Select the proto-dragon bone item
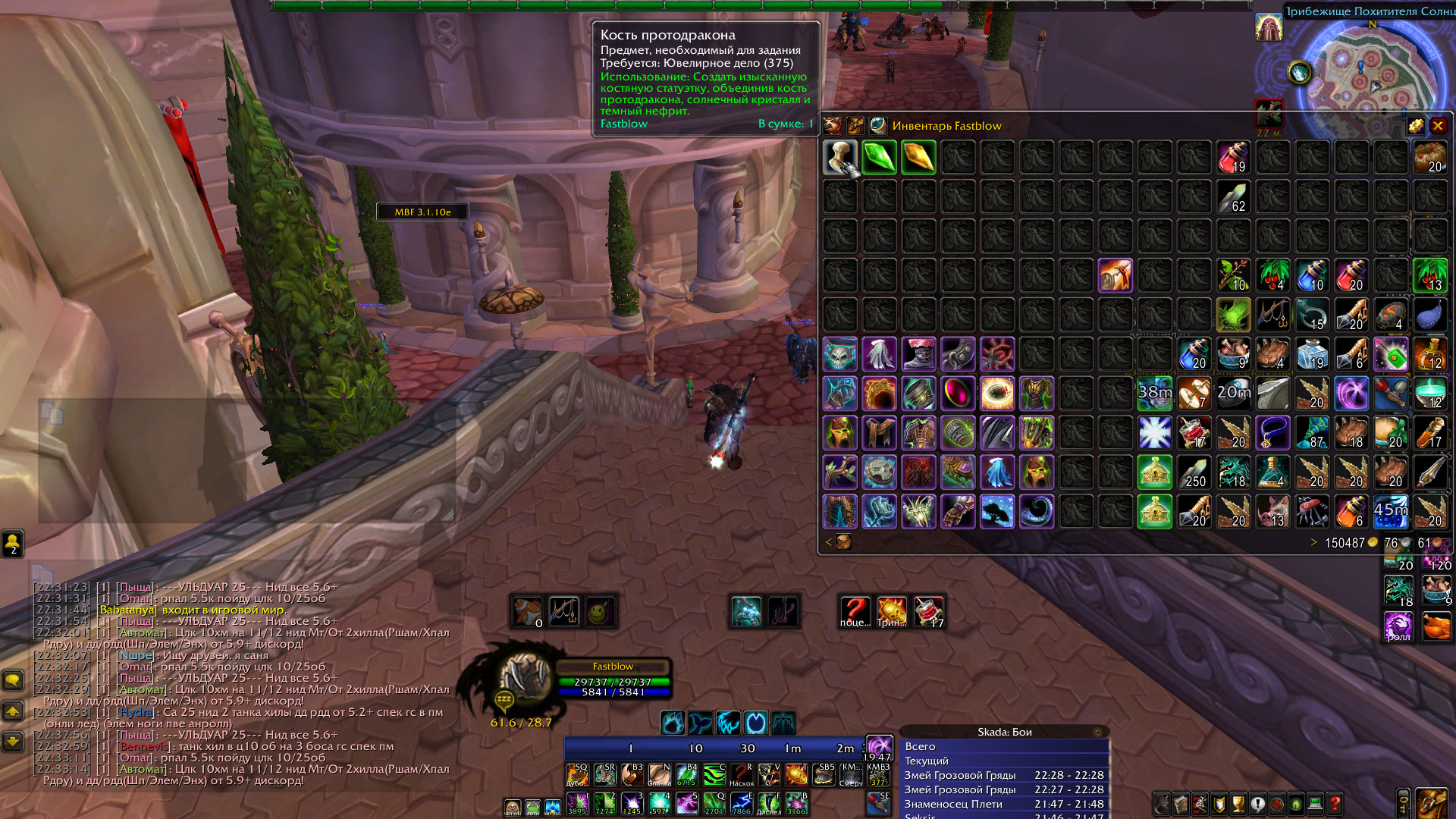 [839, 158]
